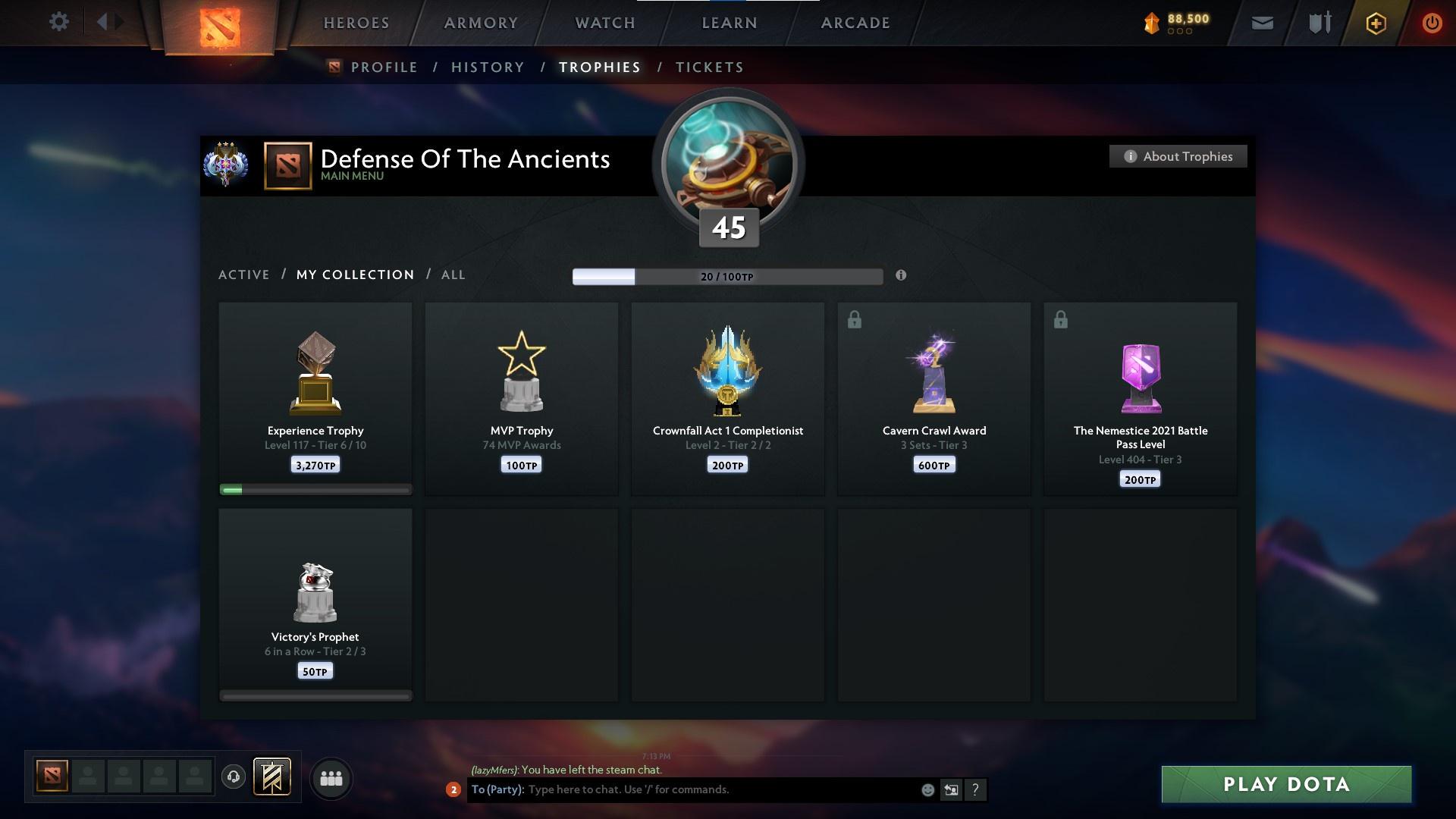Toggle the party banner icon

point(273,778)
